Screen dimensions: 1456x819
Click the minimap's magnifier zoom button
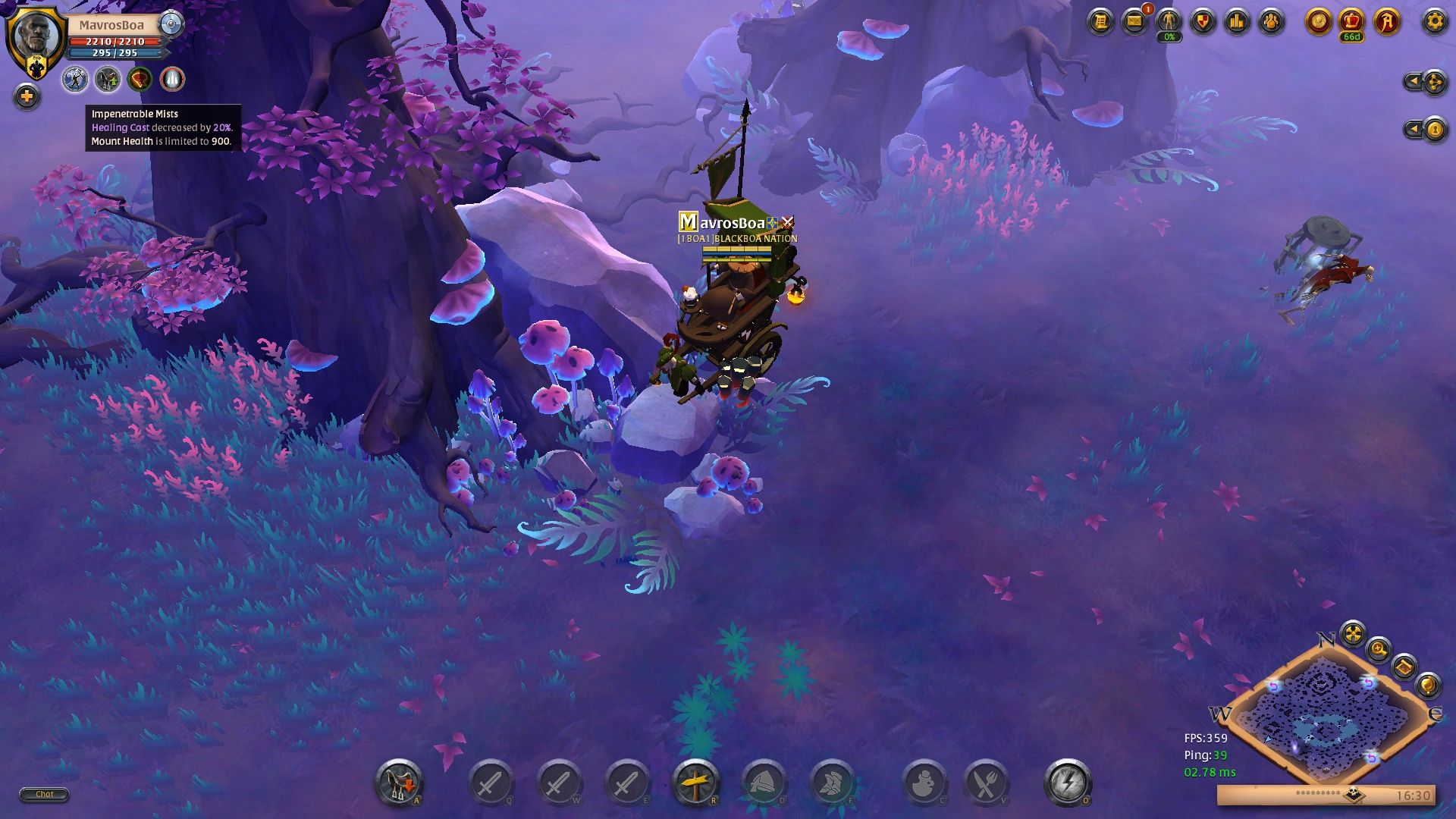1378,649
